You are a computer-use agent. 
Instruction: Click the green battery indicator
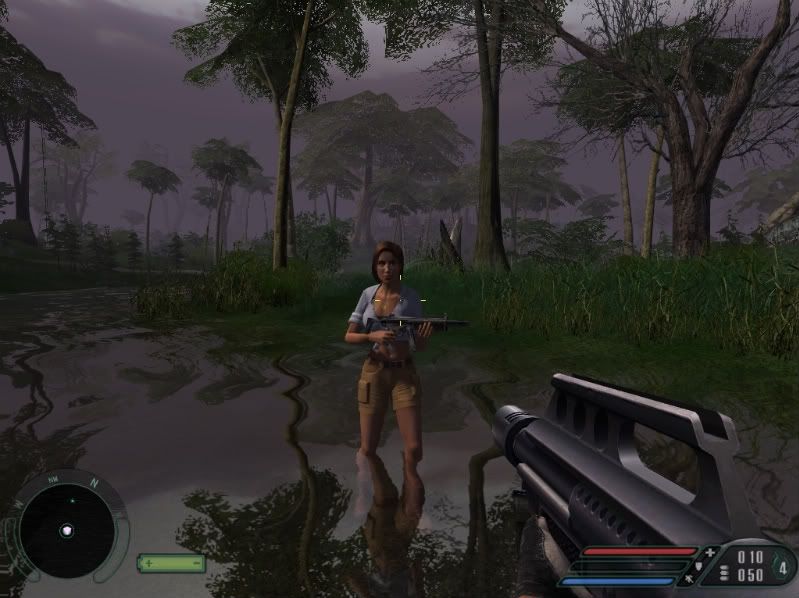point(171,563)
